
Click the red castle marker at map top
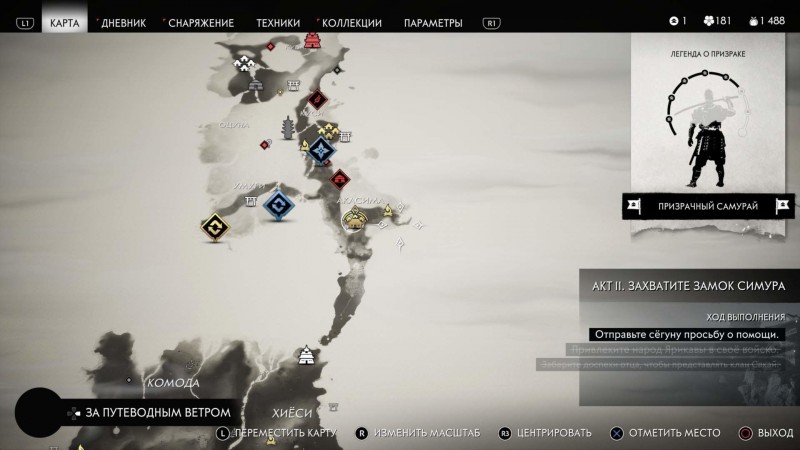(313, 40)
